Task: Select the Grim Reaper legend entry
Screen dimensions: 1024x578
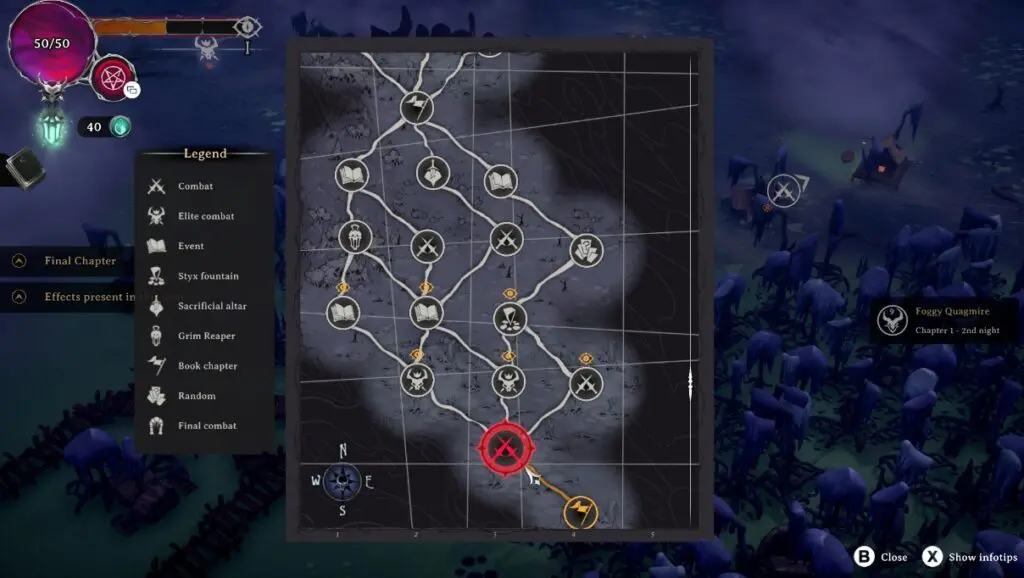Action: (x=206, y=336)
